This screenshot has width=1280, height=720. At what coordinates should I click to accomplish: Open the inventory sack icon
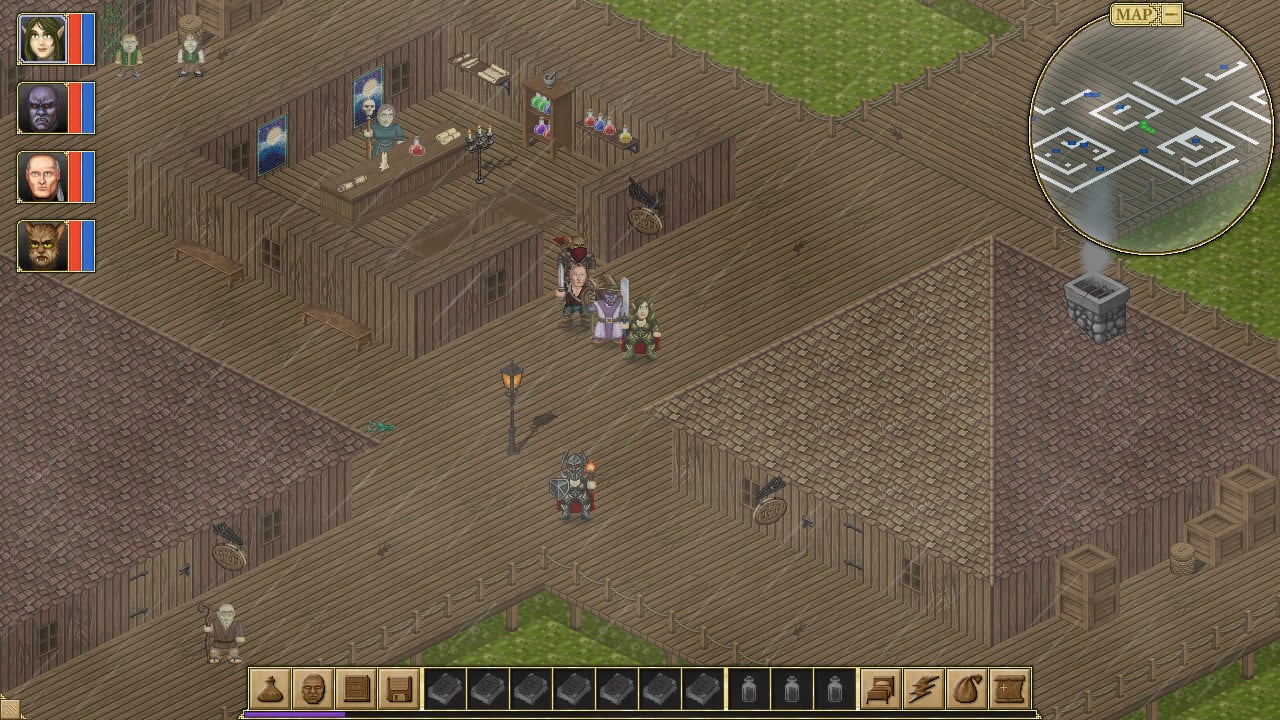pyautogui.click(x=967, y=689)
